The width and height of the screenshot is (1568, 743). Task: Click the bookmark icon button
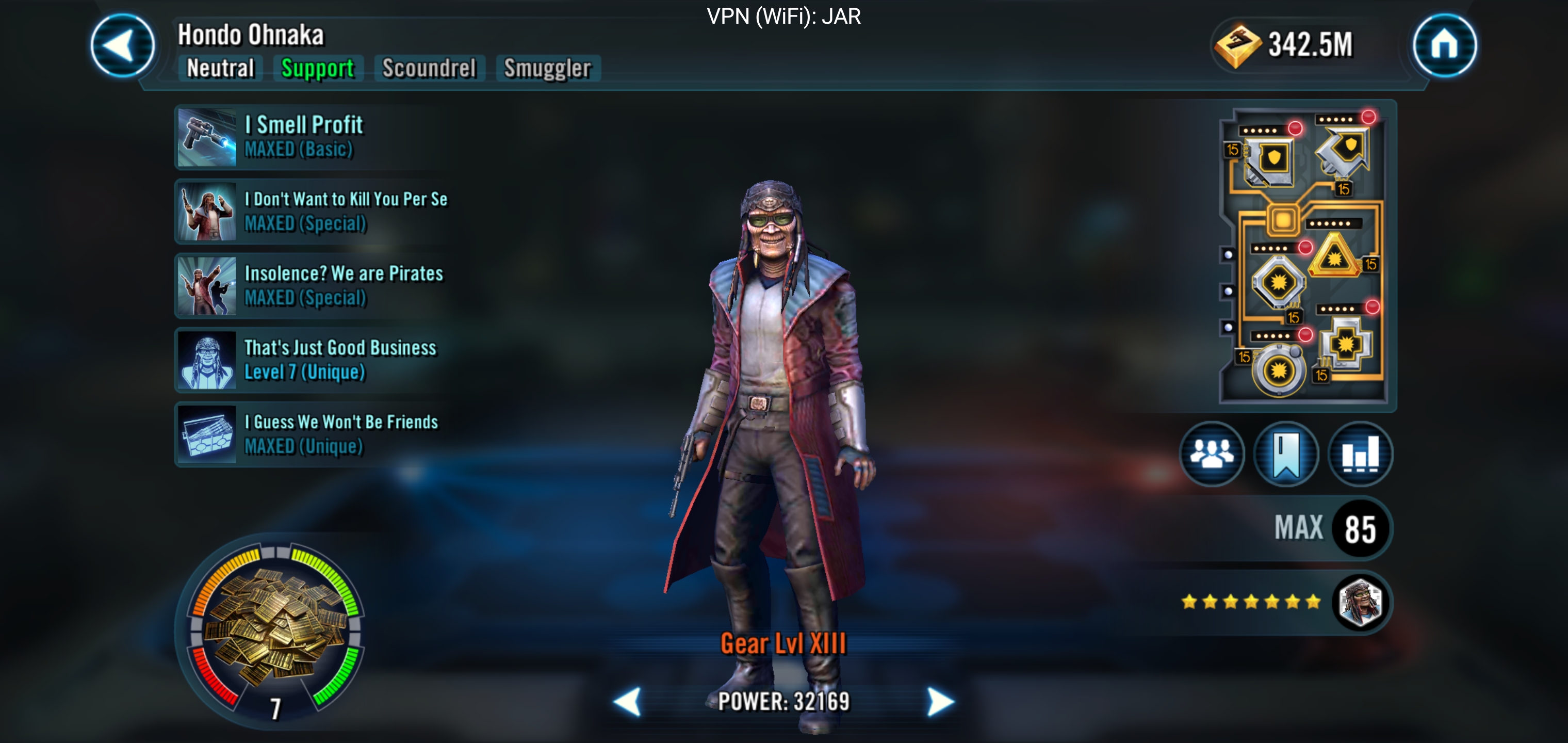[x=1285, y=454]
